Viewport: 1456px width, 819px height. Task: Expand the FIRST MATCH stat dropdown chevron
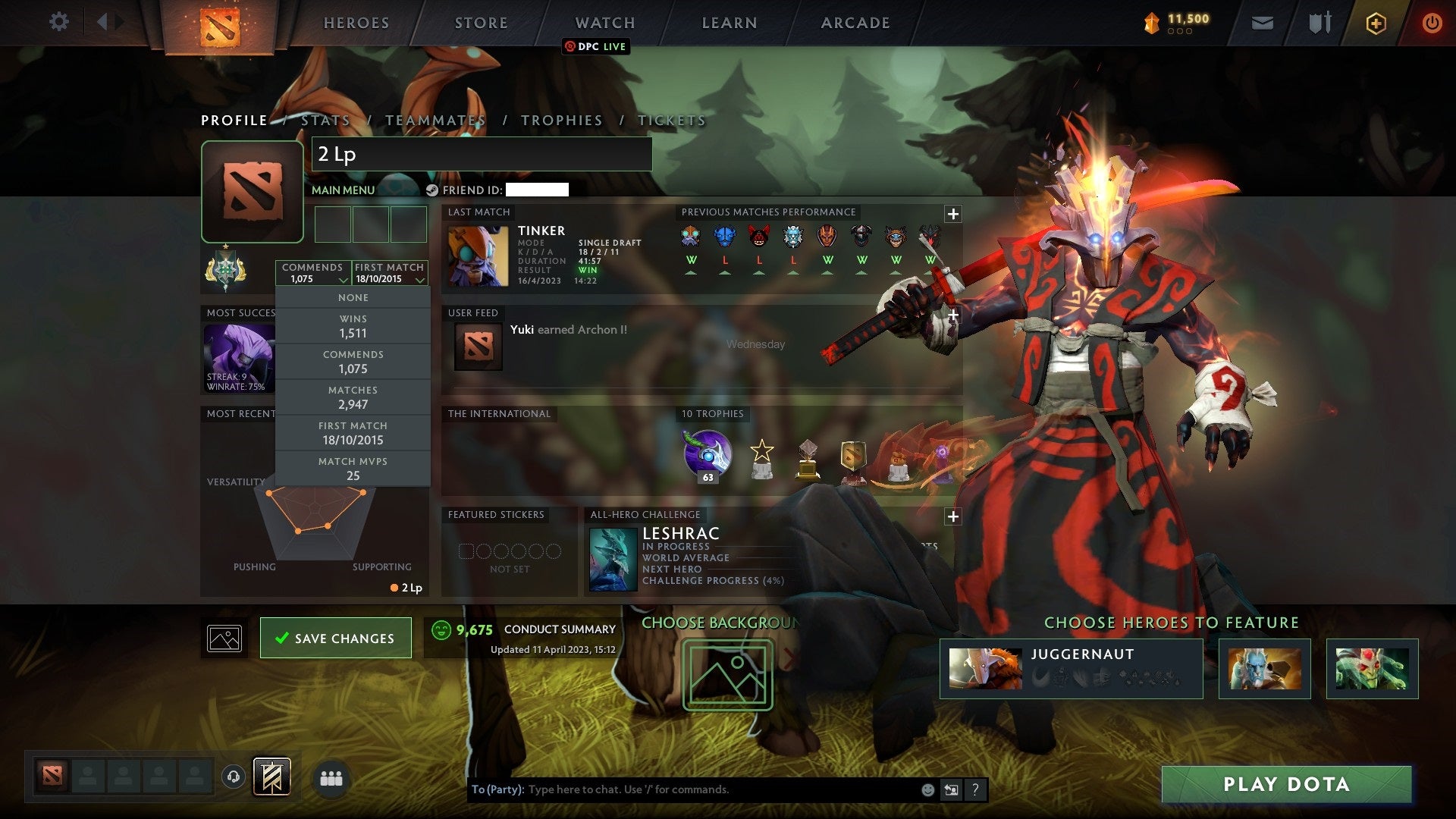[419, 279]
